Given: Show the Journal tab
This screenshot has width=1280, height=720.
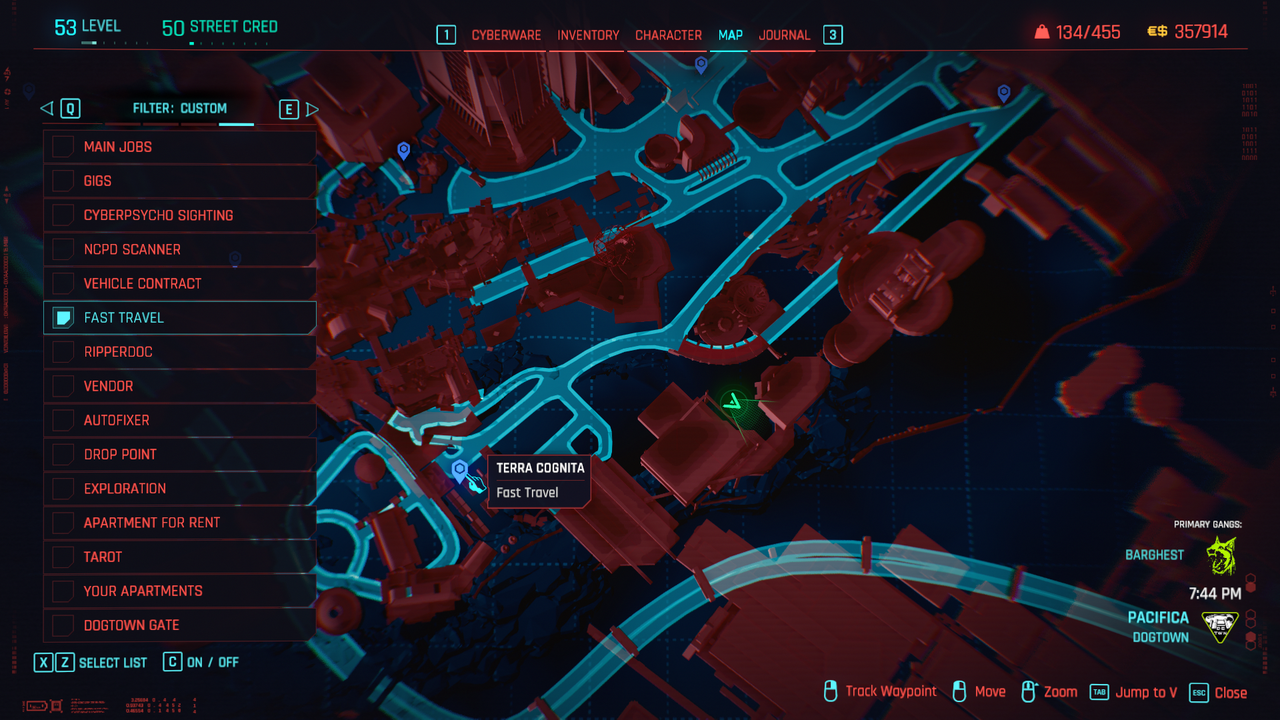Looking at the screenshot, I should pyautogui.click(x=784, y=35).
